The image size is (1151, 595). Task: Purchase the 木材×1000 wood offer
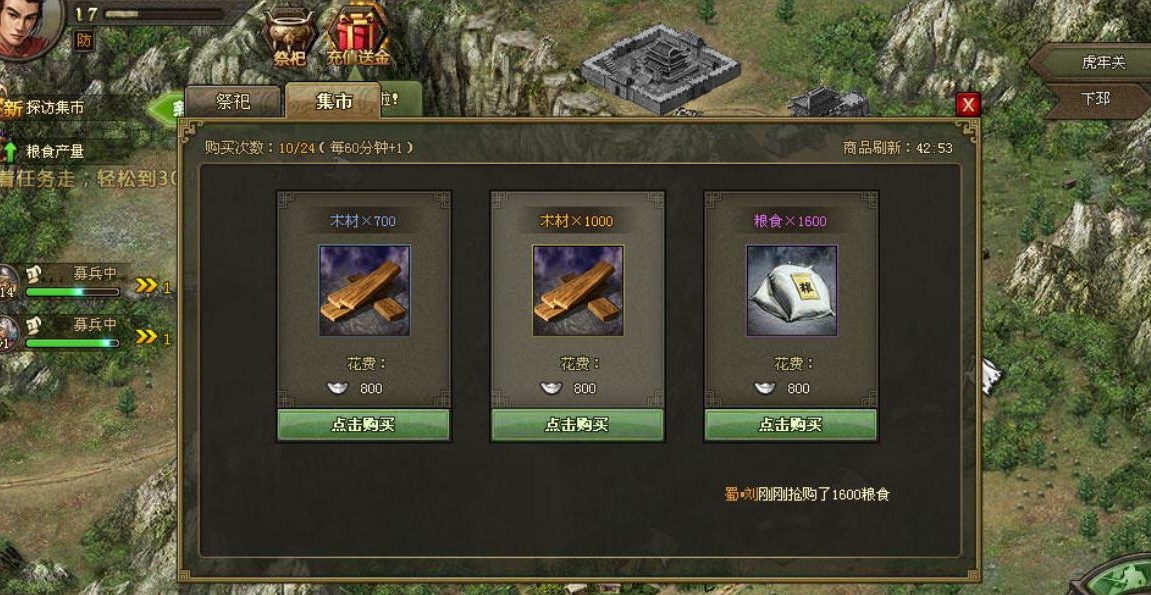577,424
